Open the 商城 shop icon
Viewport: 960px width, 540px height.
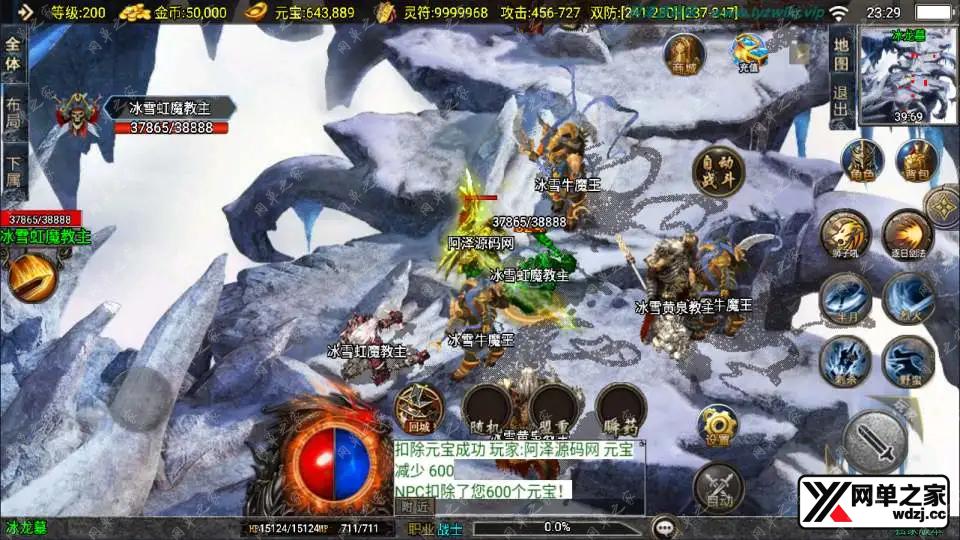(x=684, y=54)
